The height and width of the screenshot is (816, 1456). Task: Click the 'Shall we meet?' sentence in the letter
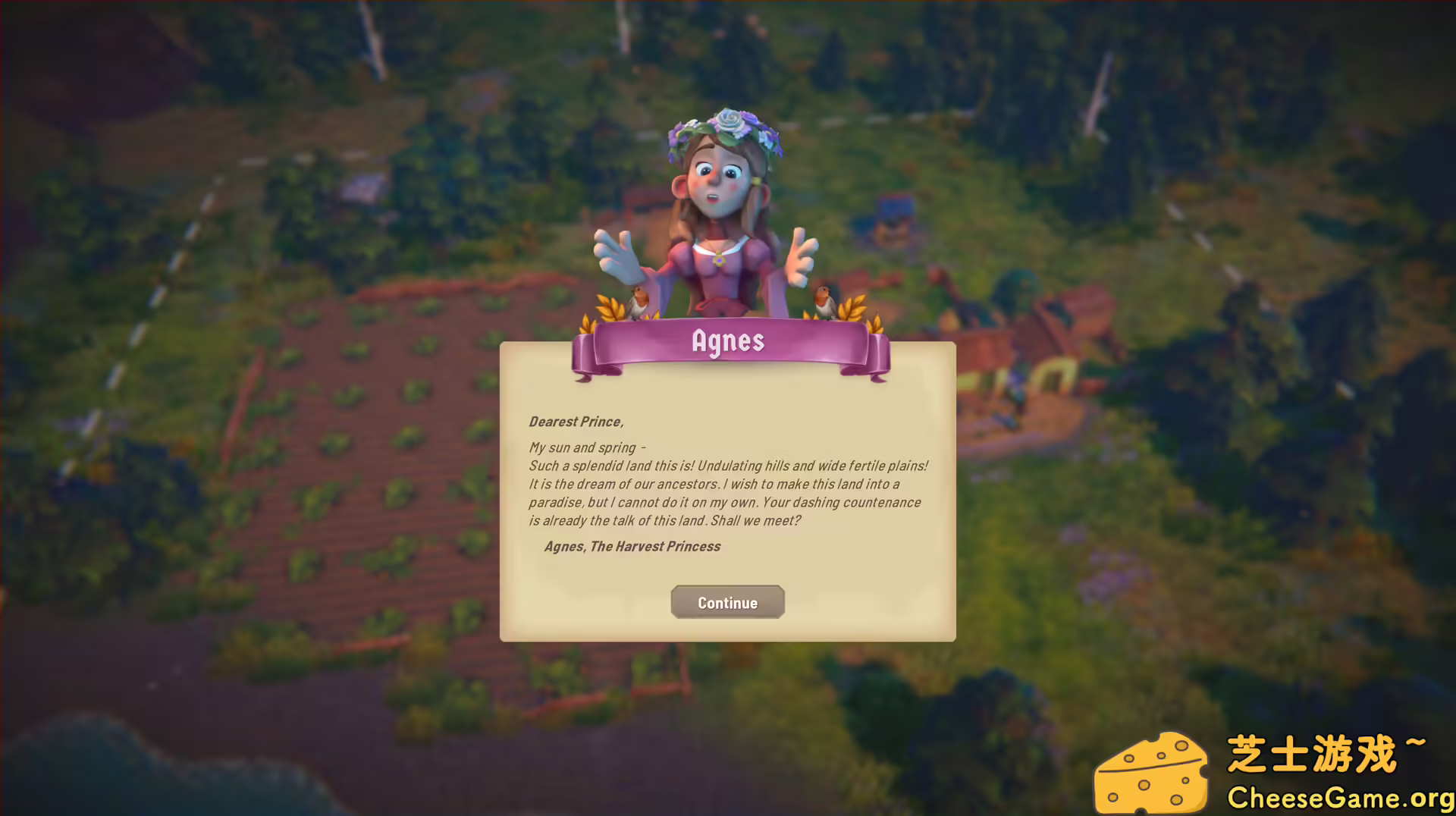coord(758,521)
